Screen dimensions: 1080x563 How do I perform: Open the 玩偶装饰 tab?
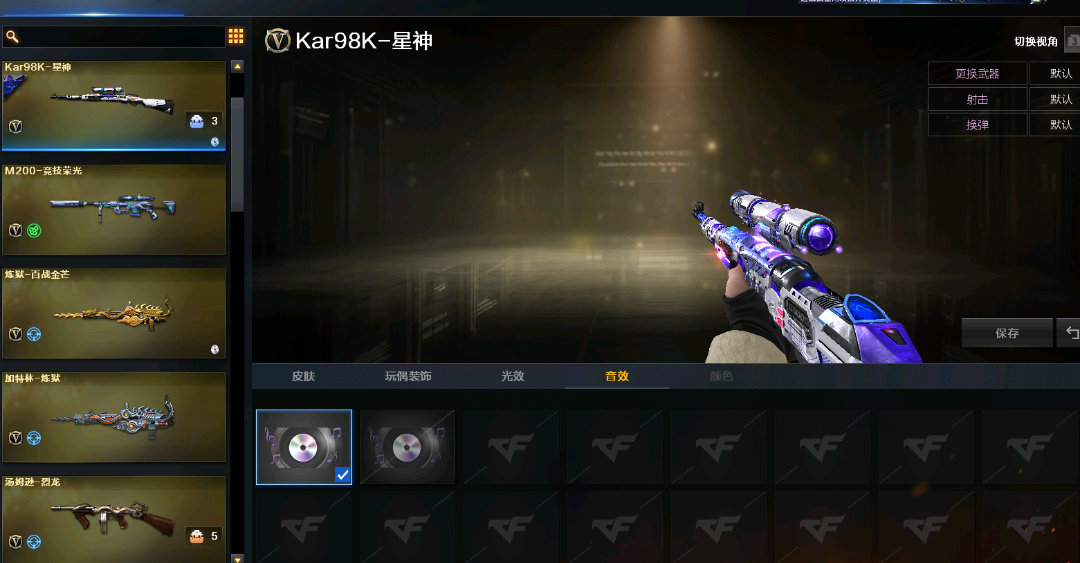[x=408, y=376]
